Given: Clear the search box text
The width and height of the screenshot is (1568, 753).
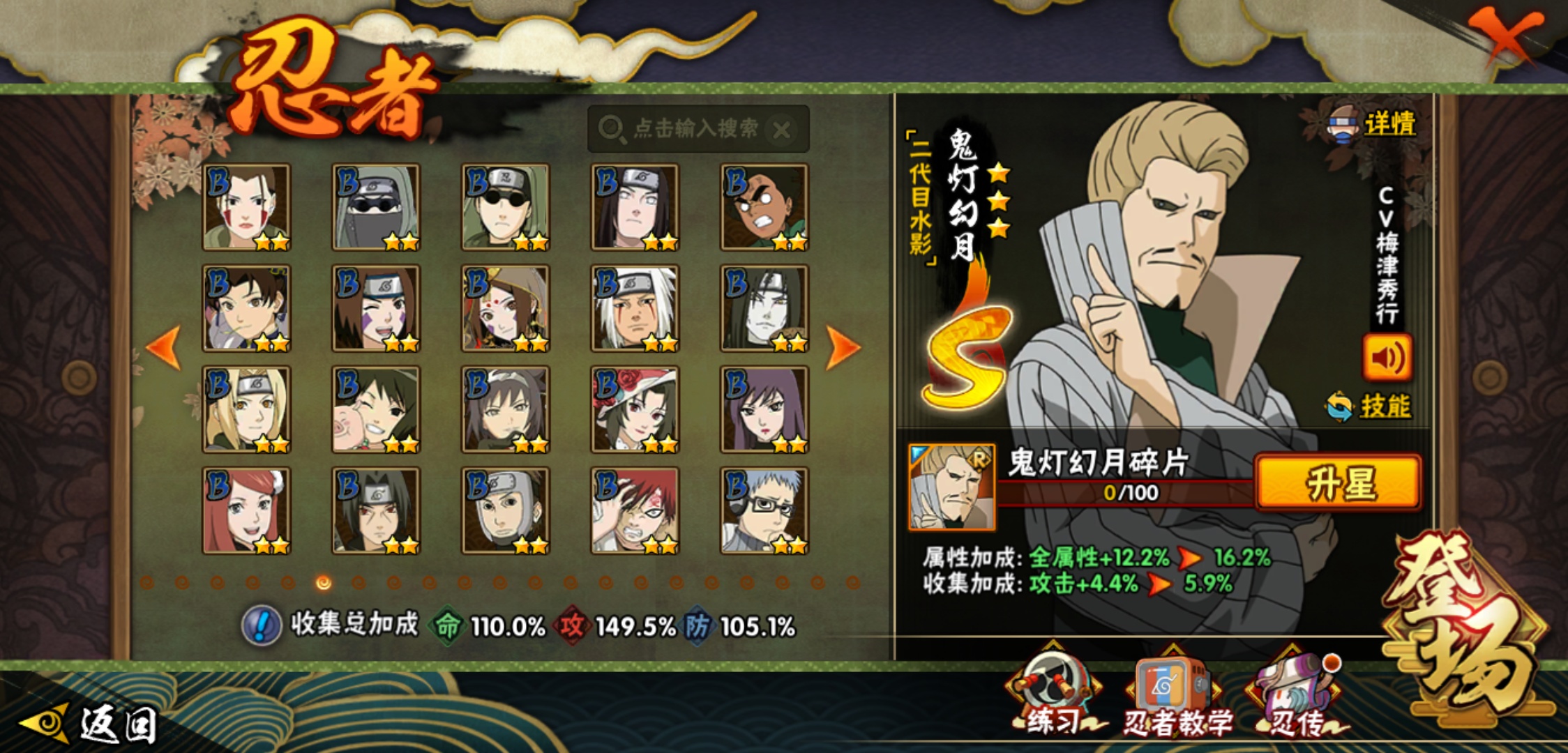Looking at the screenshot, I should pos(783,130).
